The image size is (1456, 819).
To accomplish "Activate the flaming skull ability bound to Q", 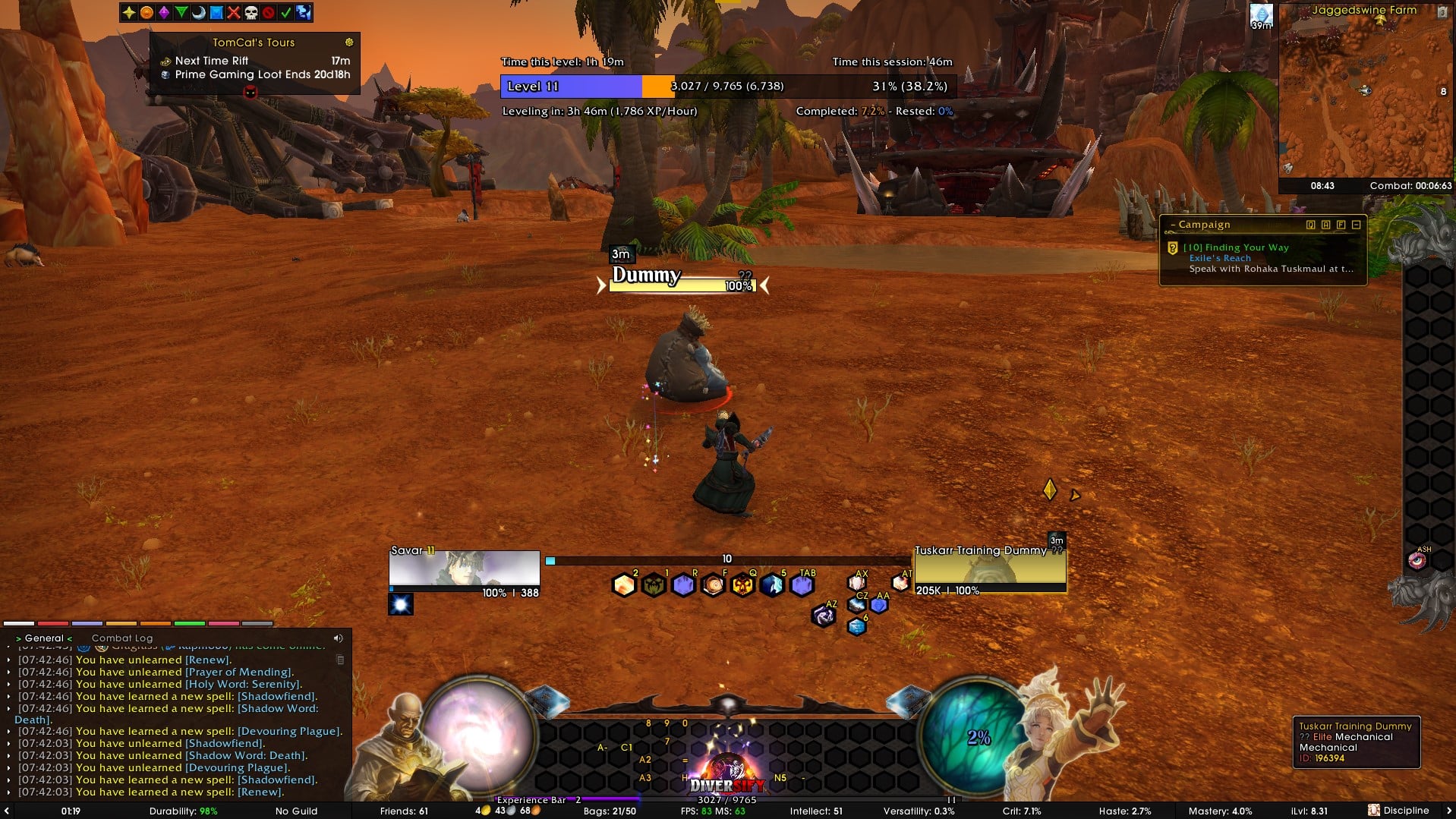I will [x=742, y=585].
